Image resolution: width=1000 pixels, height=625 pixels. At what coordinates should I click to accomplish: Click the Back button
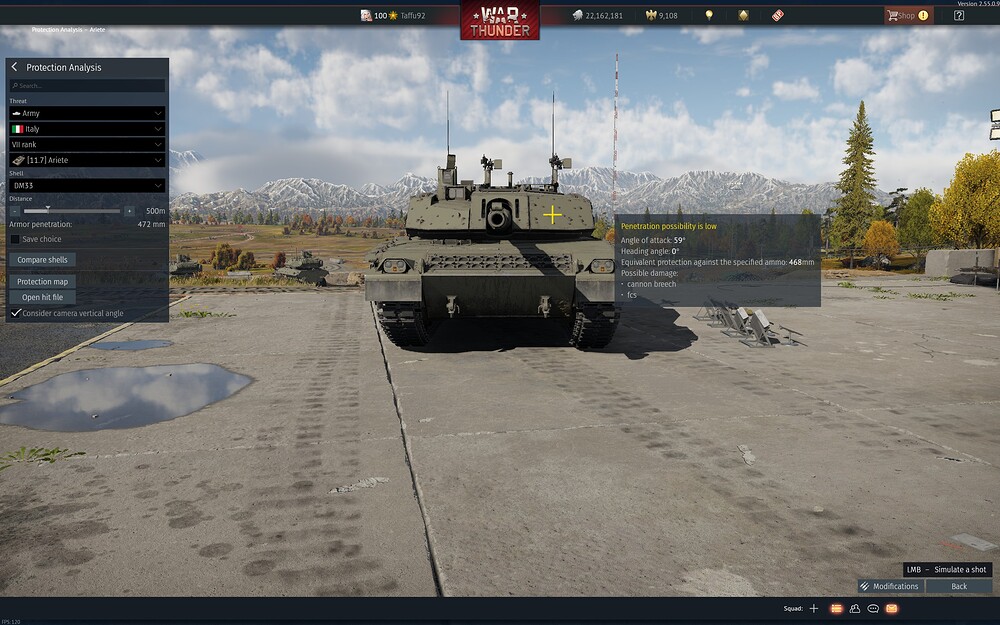(x=959, y=586)
